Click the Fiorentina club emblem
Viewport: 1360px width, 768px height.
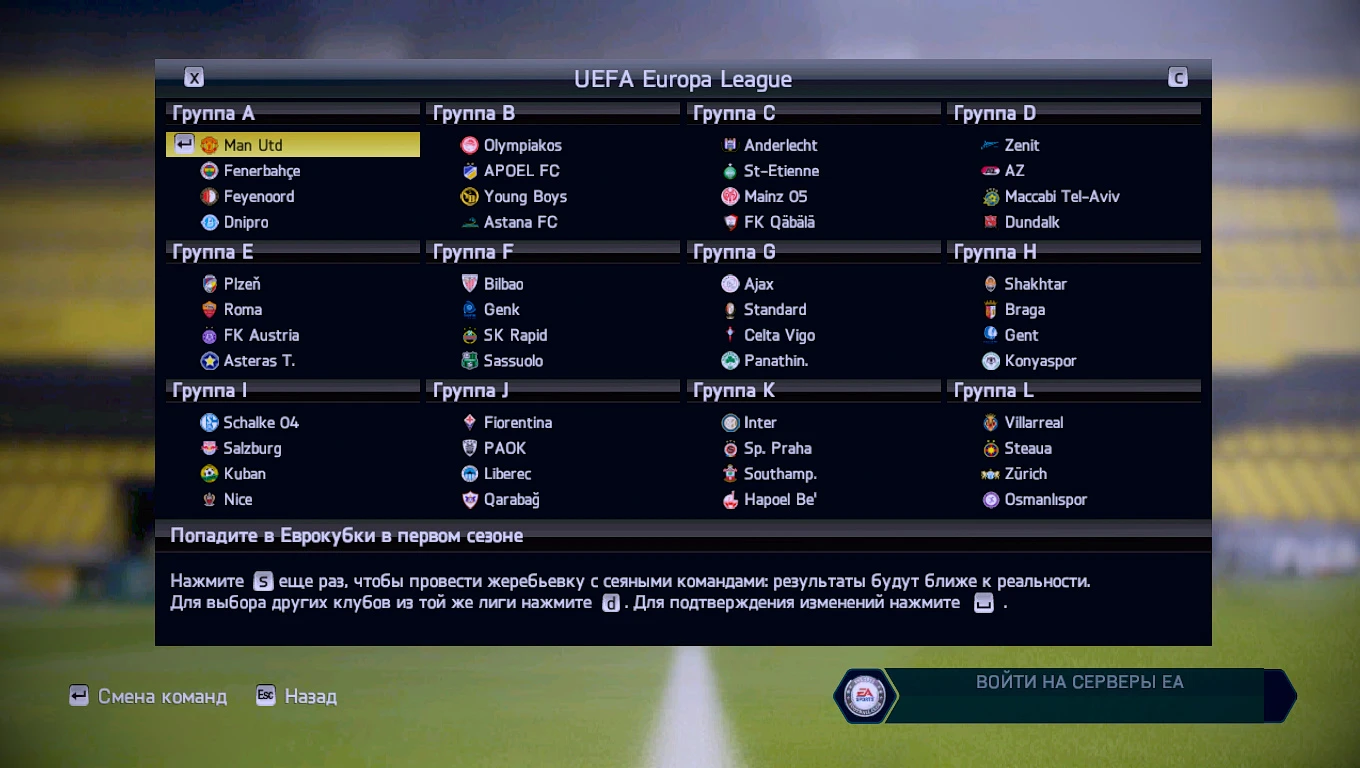(469, 422)
